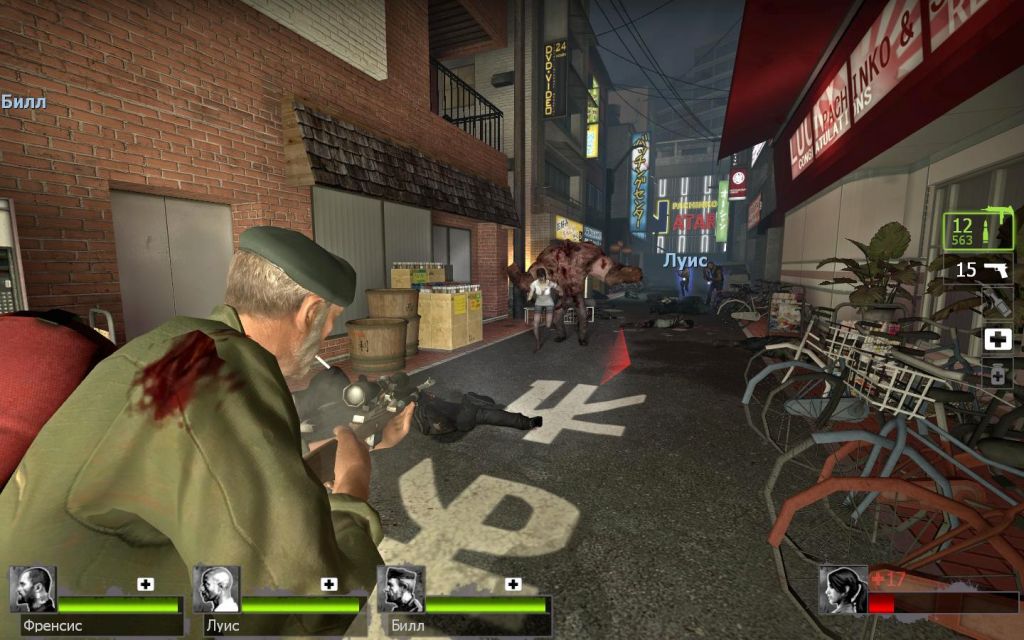Choose the first aid kit slot
1024x640 pixels.
[997, 339]
